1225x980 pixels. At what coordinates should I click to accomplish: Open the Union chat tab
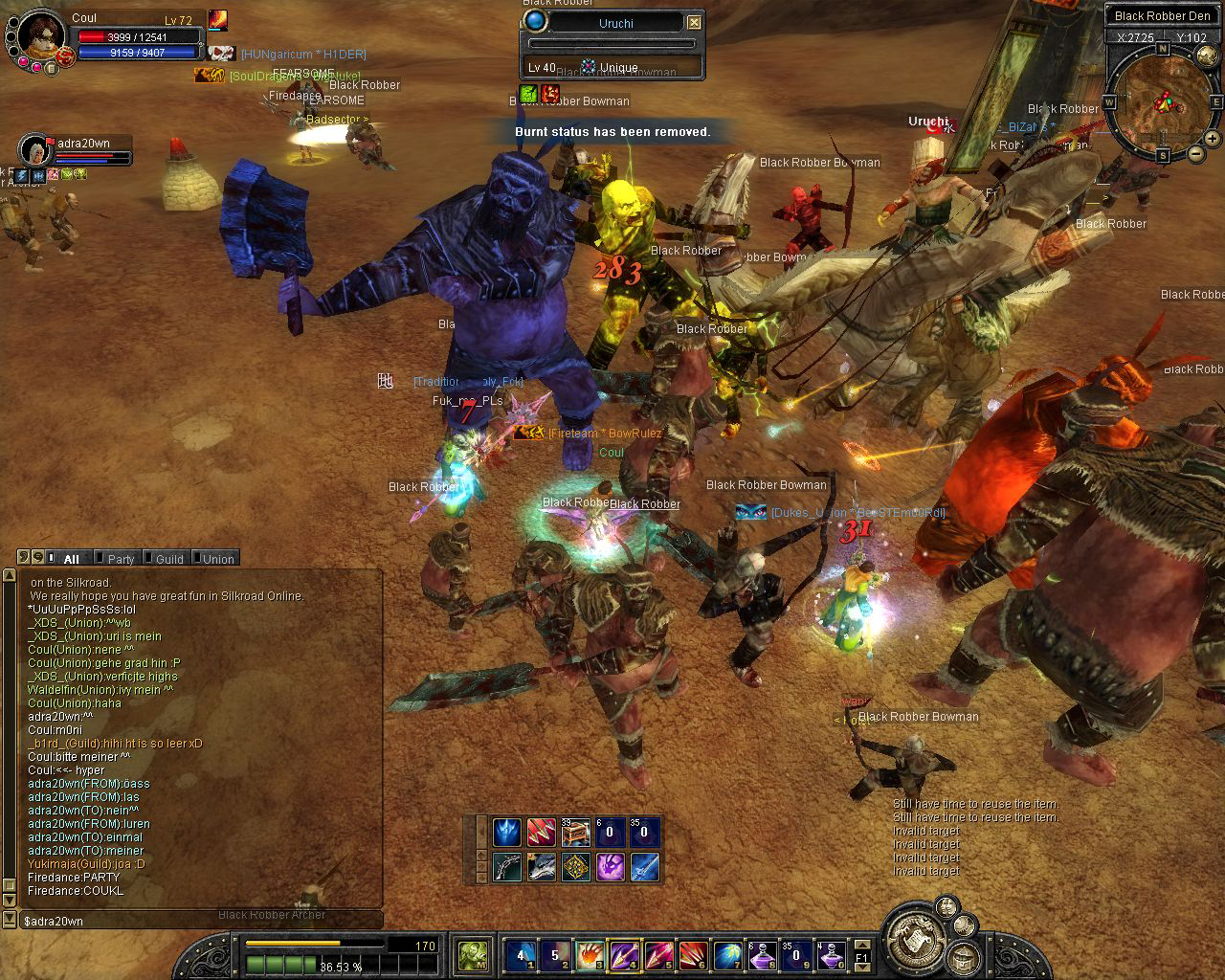215,559
